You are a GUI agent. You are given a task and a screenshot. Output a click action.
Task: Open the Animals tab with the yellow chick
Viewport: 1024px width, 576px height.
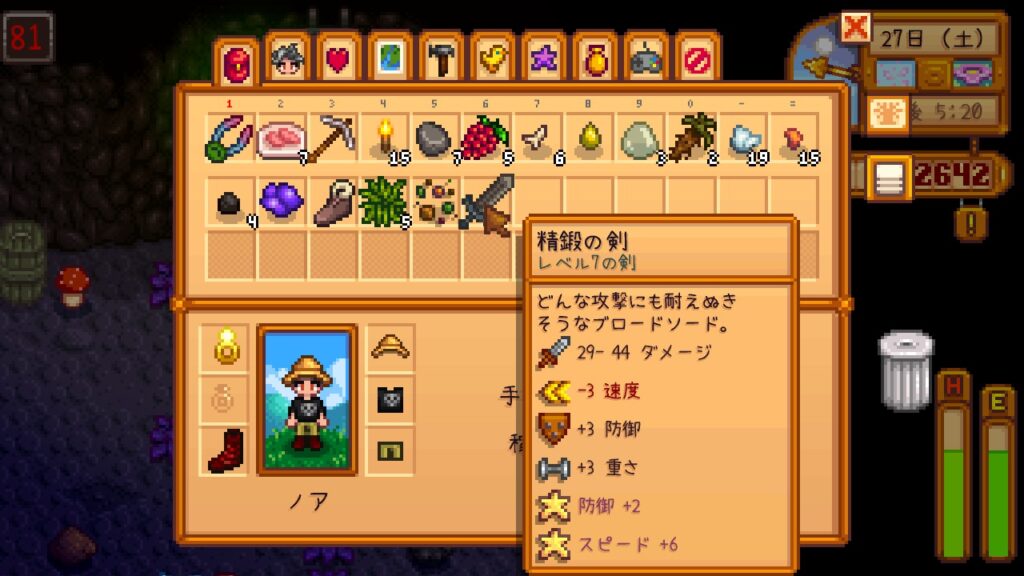(x=493, y=60)
